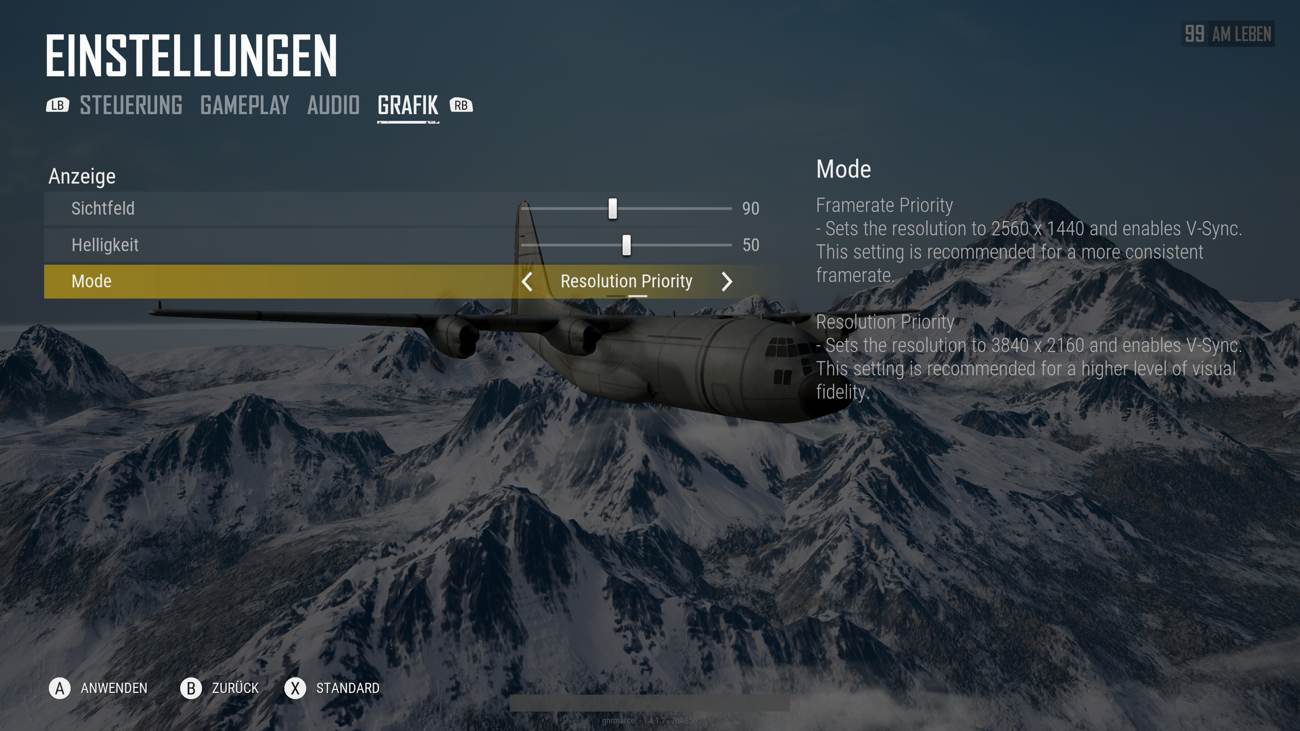
Task: Click the Helligkeit brightness slider handle
Action: pyautogui.click(x=627, y=244)
